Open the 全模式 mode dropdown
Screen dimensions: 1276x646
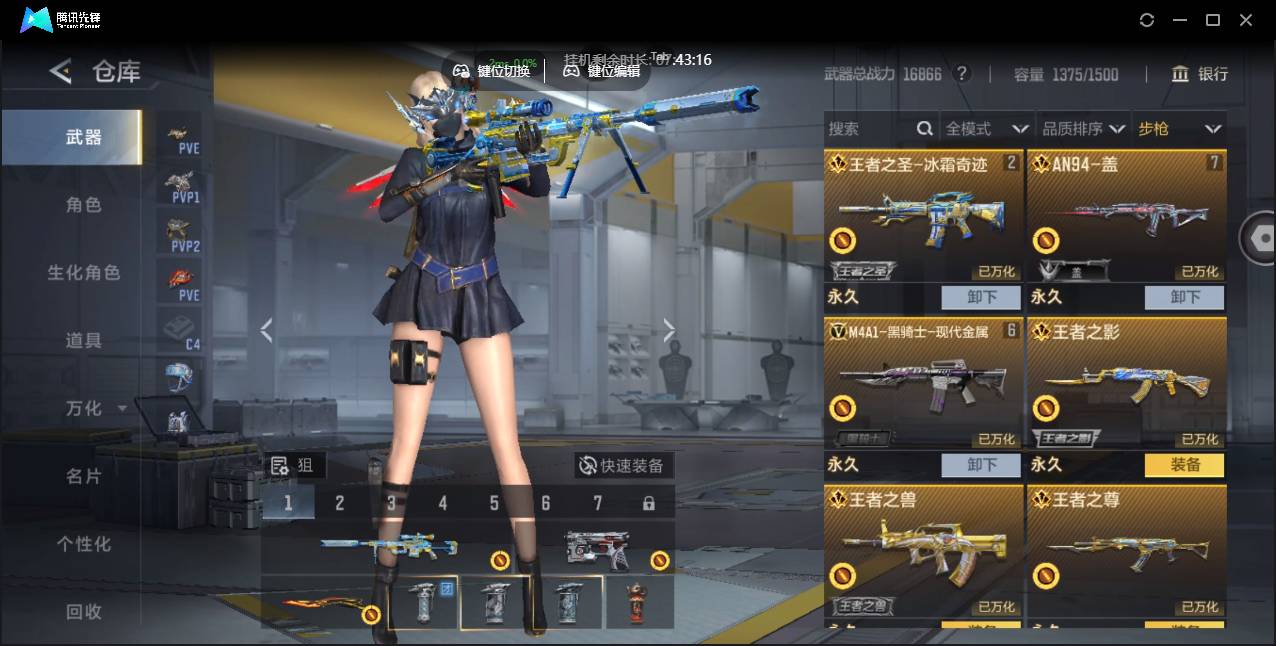click(x=986, y=129)
